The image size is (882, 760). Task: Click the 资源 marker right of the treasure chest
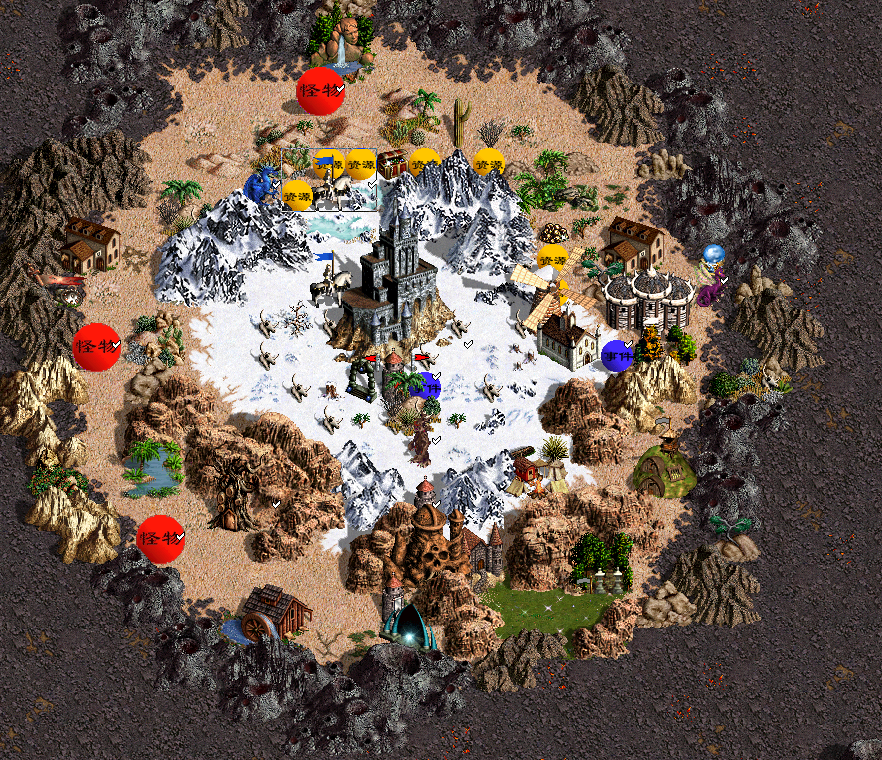click(x=426, y=161)
